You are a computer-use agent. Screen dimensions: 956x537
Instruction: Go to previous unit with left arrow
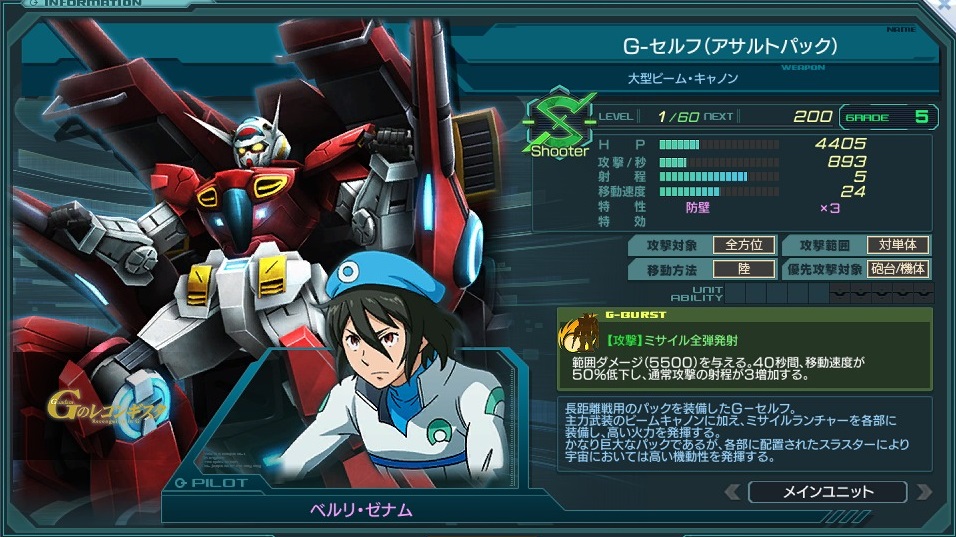click(733, 492)
